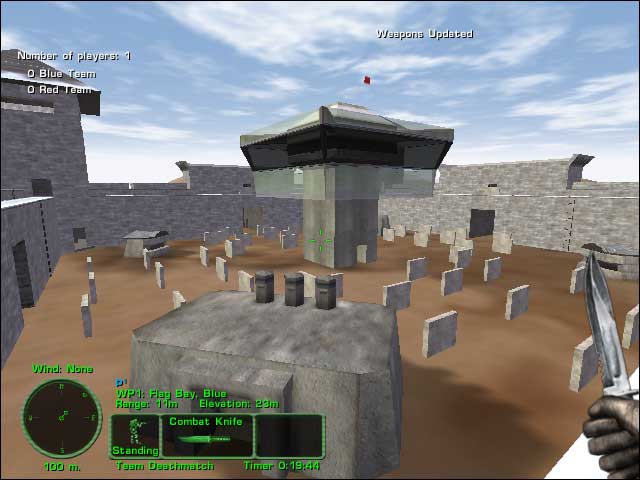
Task: Click the circular radar compass
Action: click(61, 416)
